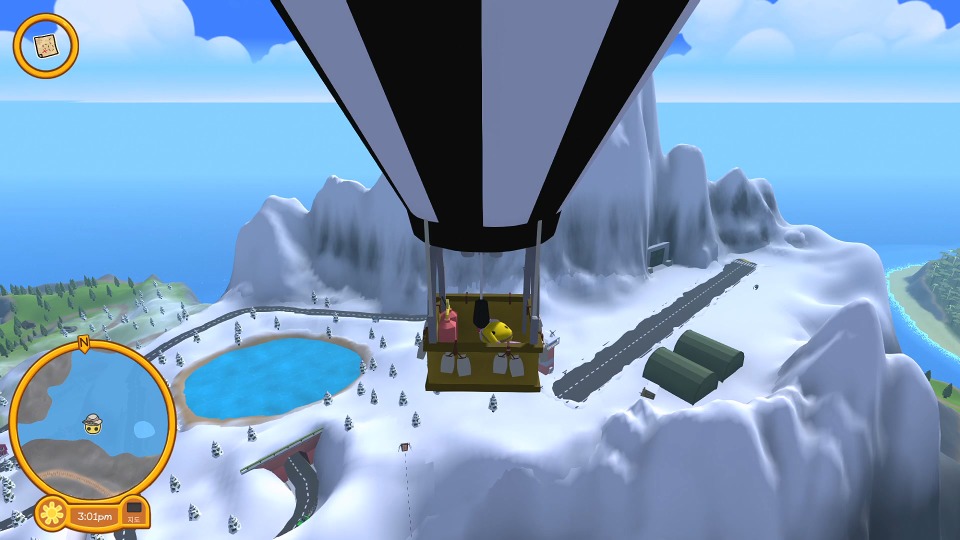Open the treasure map icon in the ring
The width and height of the screenshot is (960, 540).
point(45,45)
